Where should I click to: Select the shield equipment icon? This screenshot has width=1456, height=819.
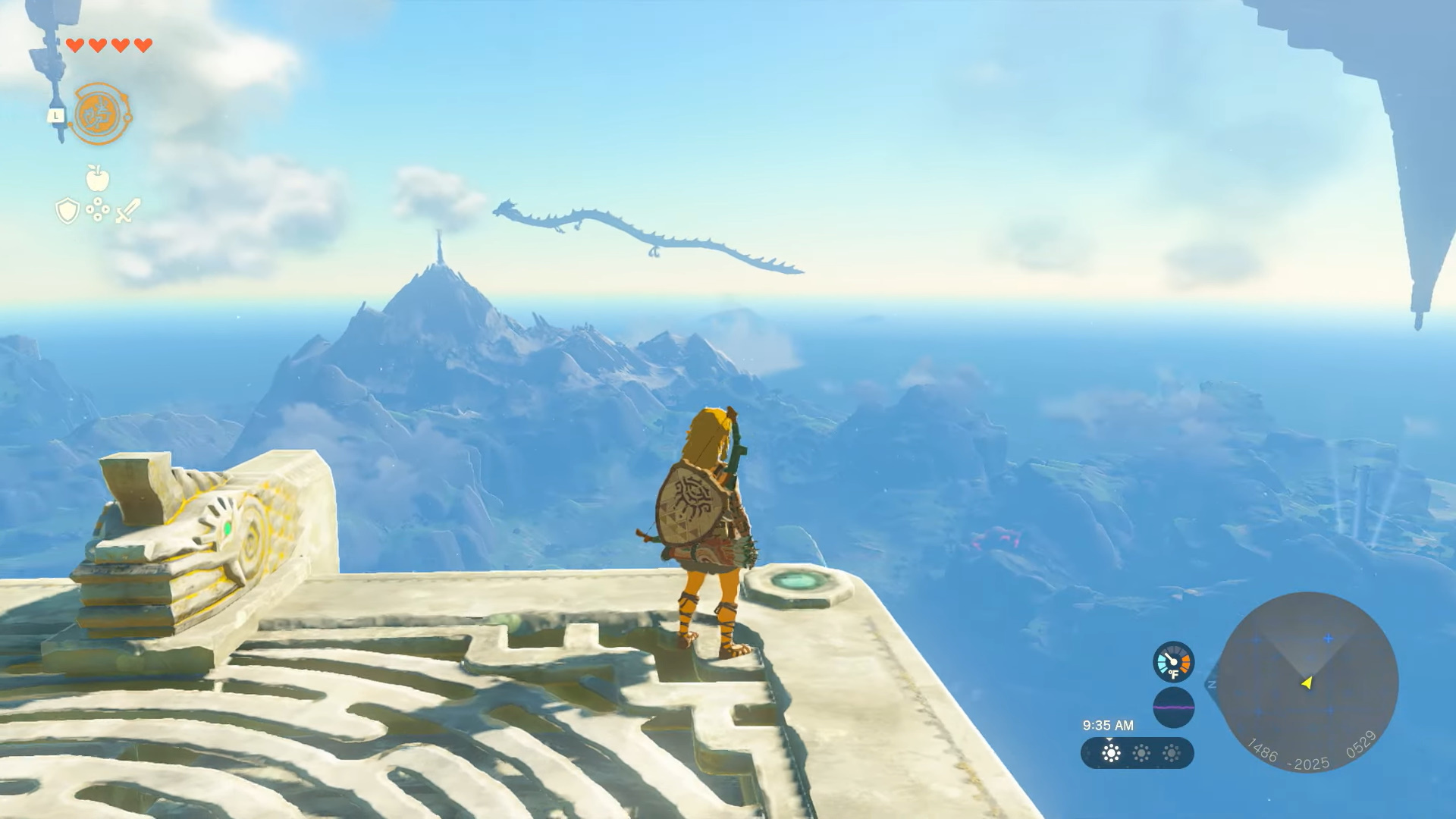tap(67, 210)
